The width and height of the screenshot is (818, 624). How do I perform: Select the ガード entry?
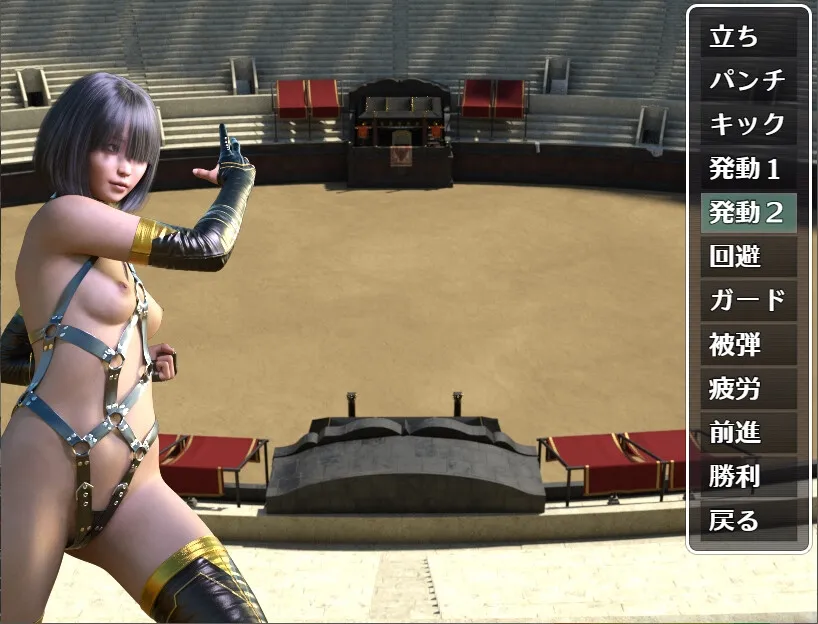point(748,301)
